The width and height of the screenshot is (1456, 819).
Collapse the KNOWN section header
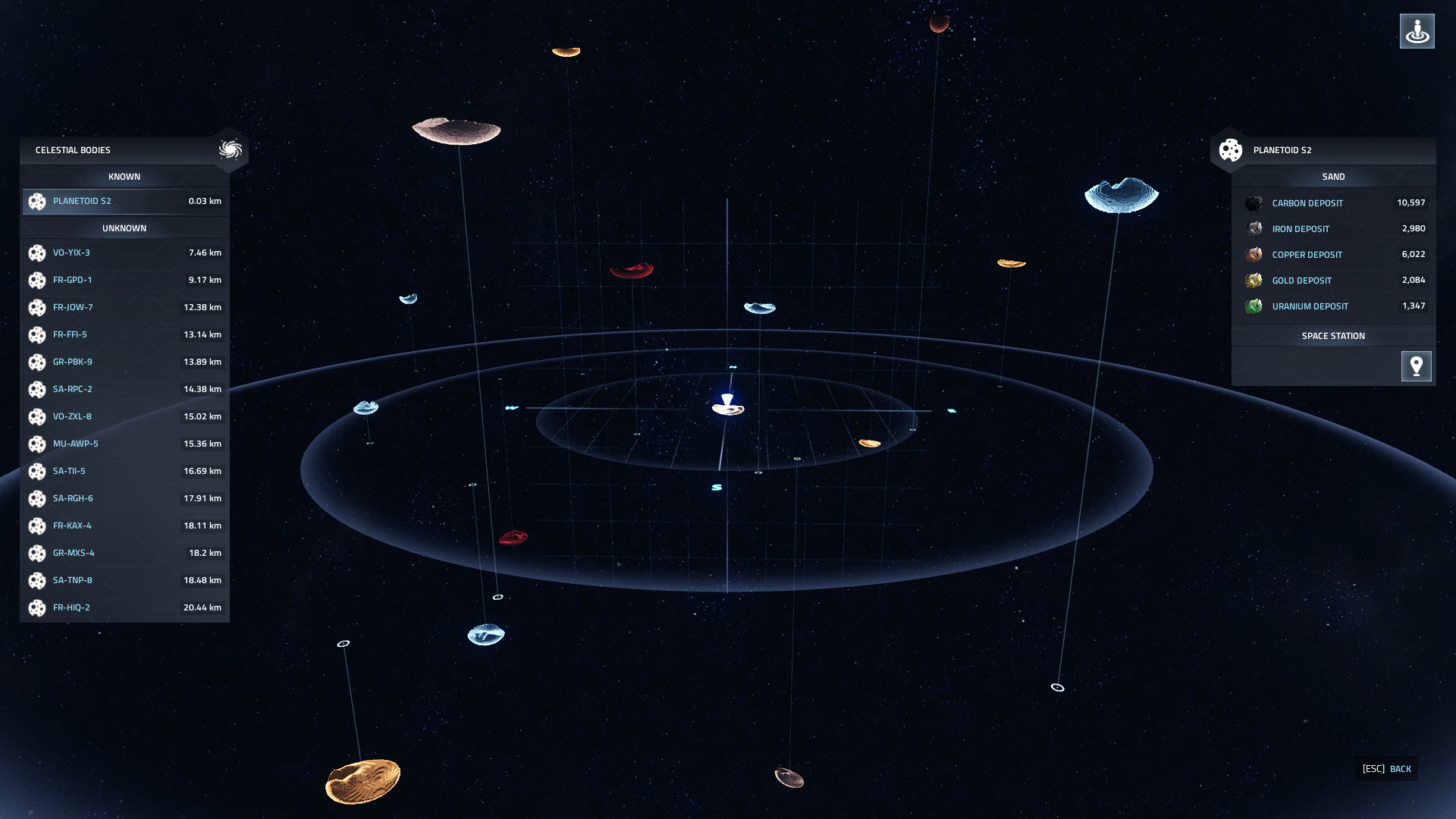124,176
